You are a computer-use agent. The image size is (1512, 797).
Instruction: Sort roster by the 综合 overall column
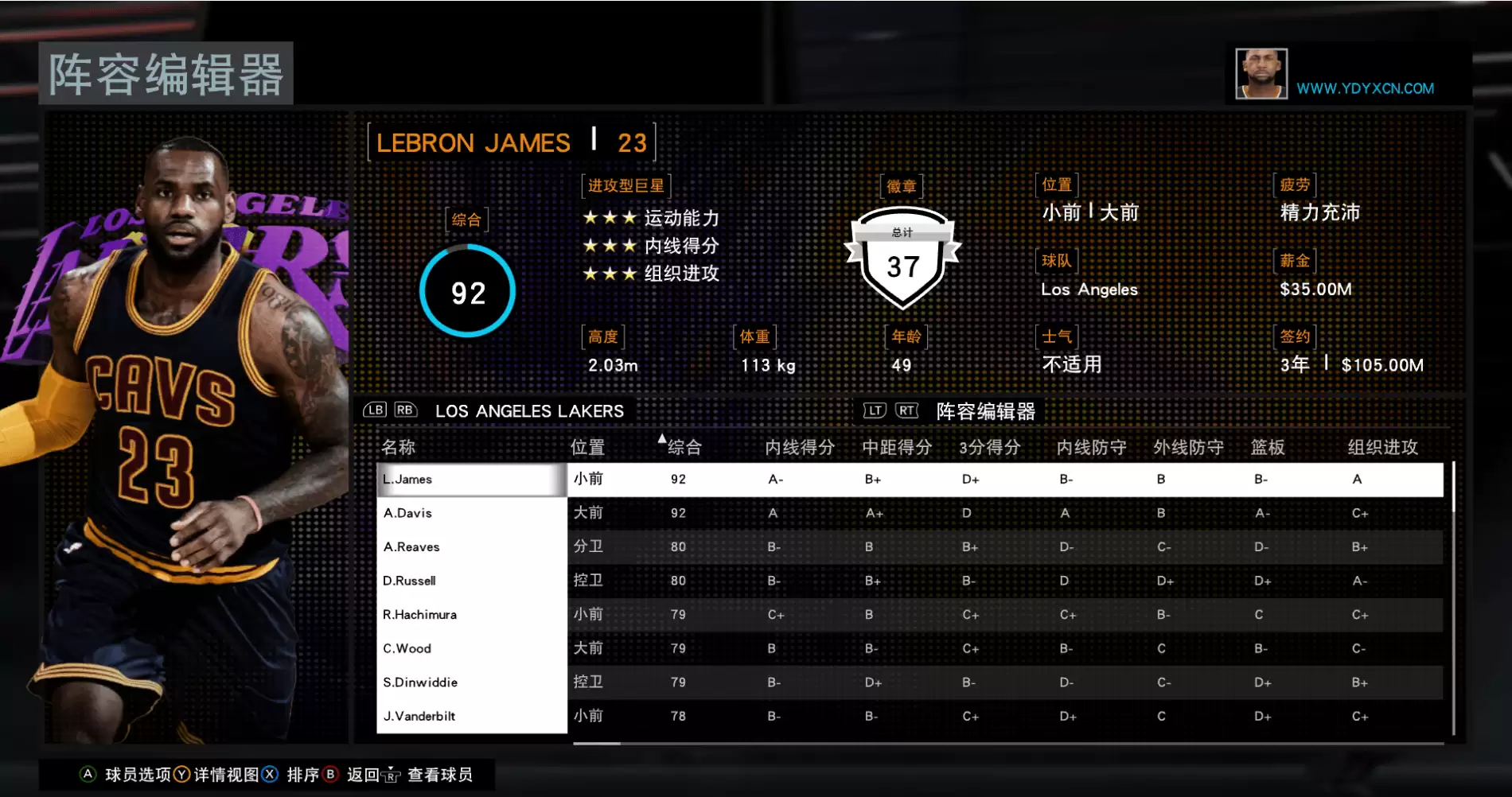(x=684, y=447)
